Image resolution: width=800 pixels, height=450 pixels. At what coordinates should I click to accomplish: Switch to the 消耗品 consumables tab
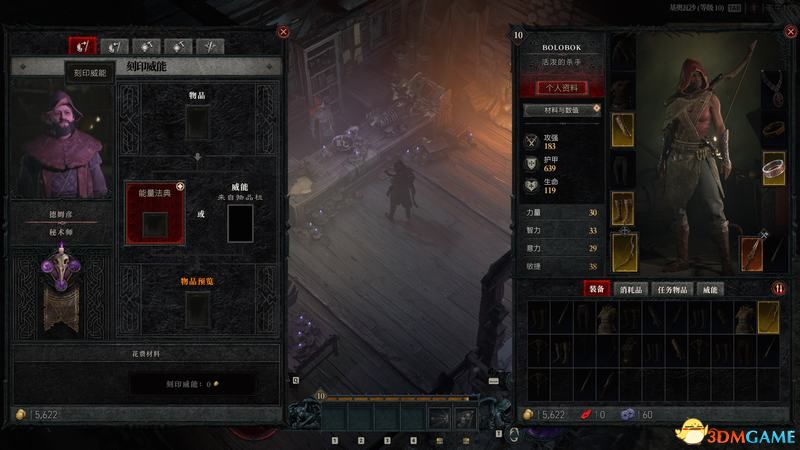[x=634, y=289]
